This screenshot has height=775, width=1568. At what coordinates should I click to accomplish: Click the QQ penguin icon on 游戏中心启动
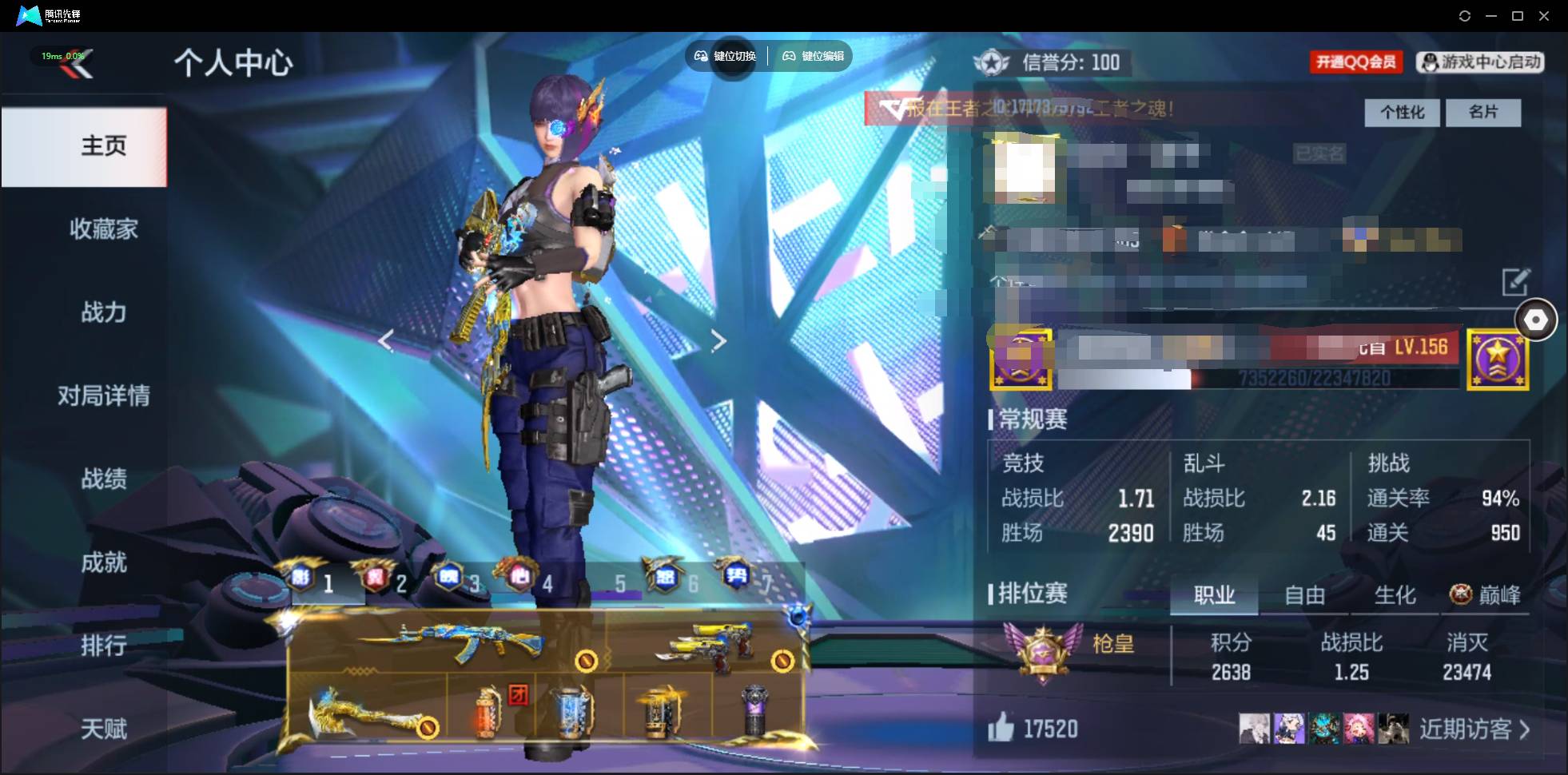(1430, 63)
